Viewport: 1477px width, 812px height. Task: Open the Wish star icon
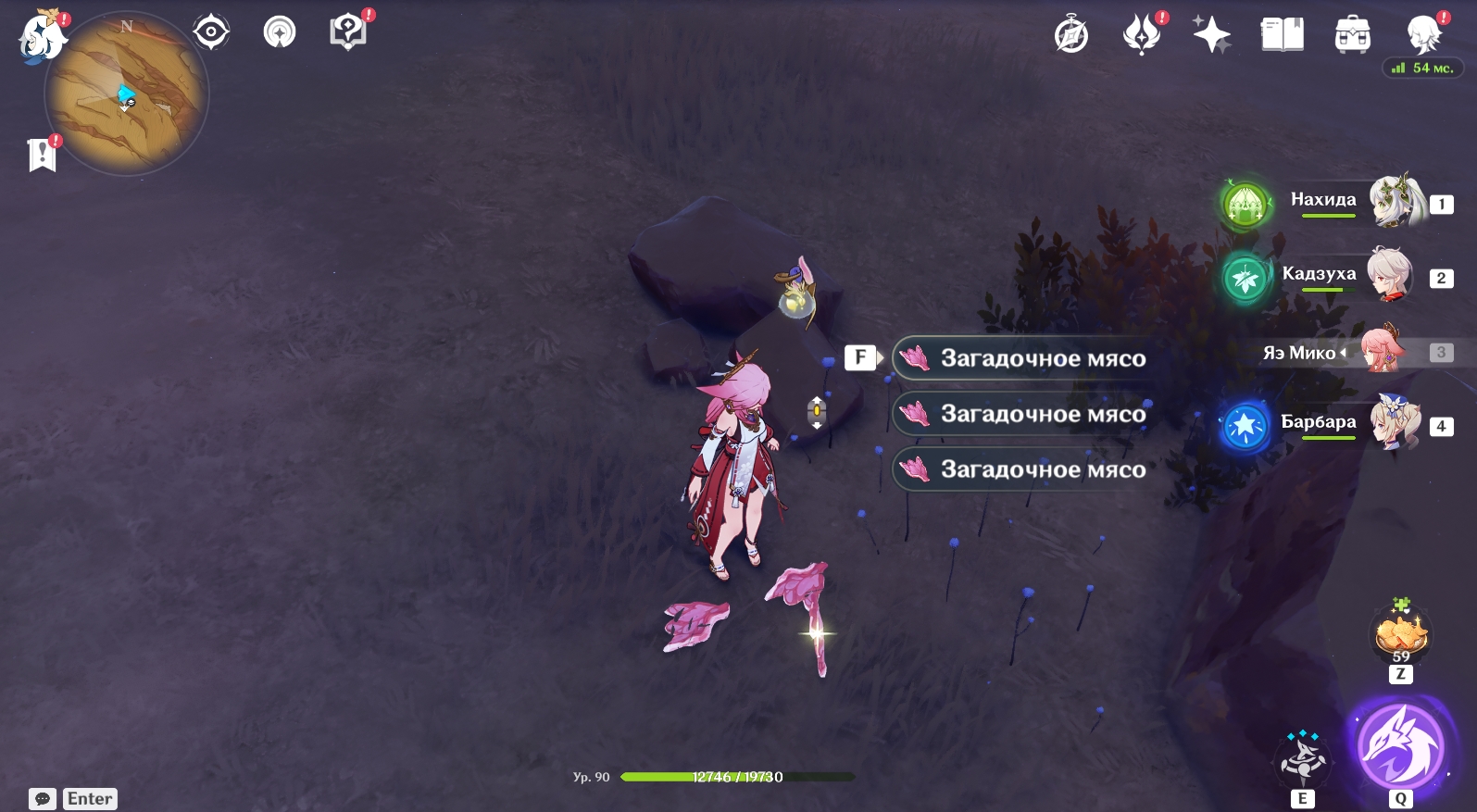[x=1211, y=35]
